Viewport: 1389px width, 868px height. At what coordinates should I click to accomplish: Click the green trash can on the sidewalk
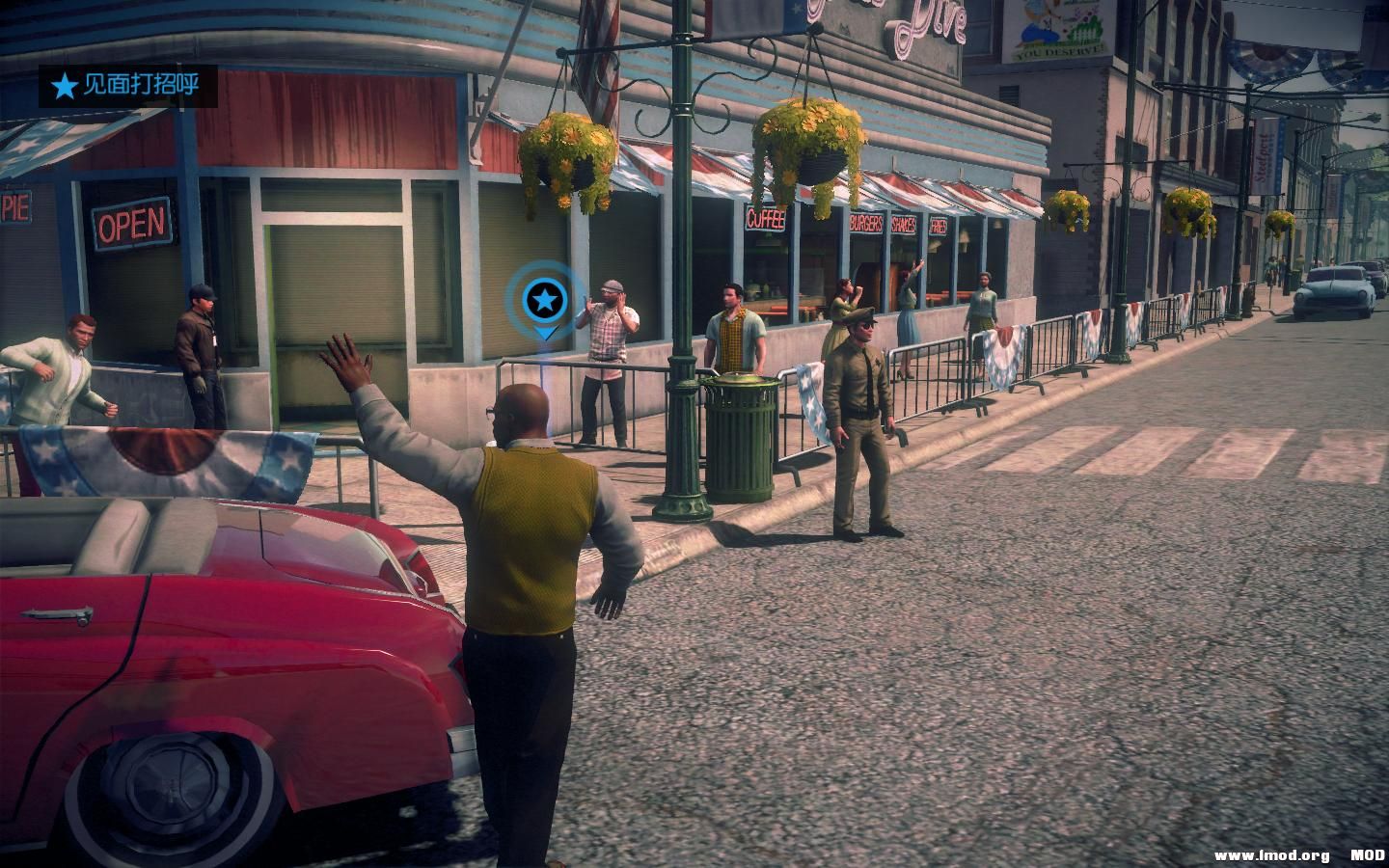[743, 434]
